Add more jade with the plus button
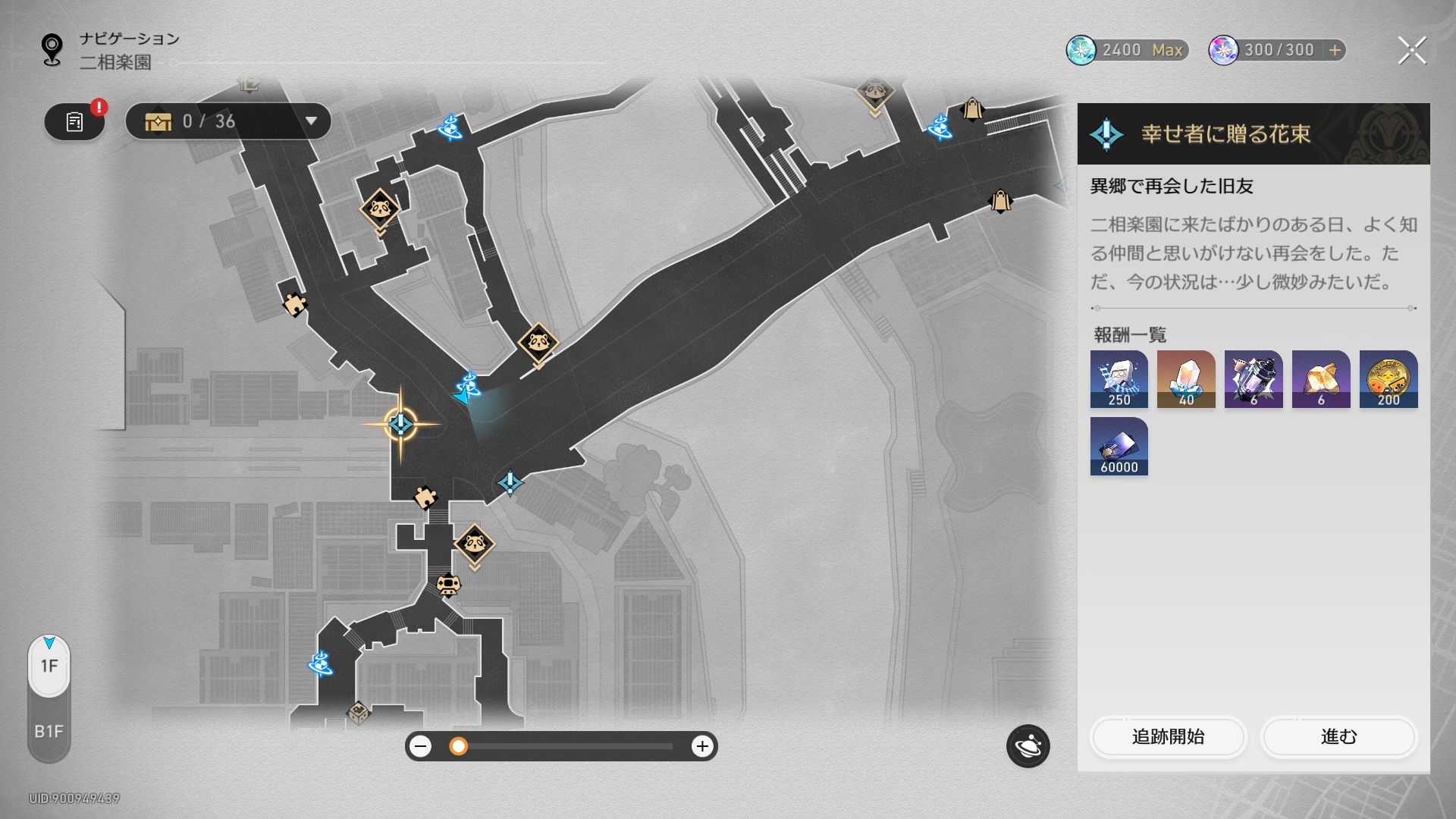 coord(1335,50)
